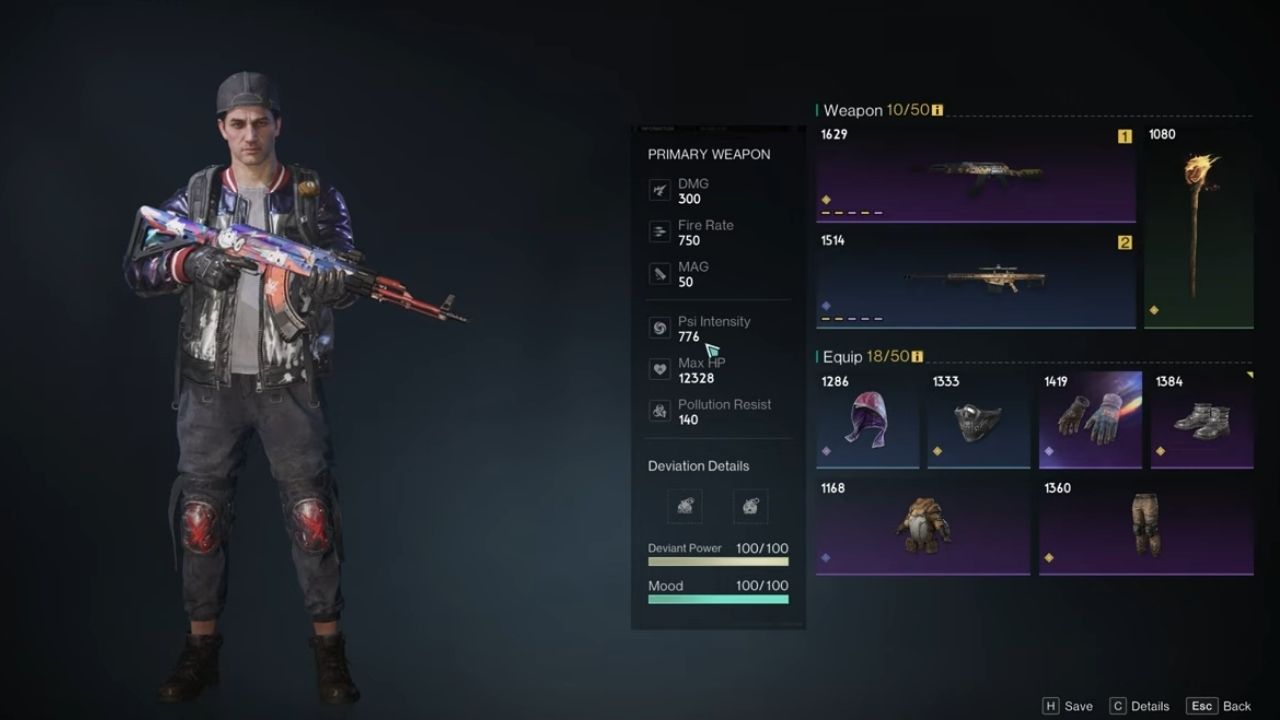Select the purple hood equipment slot

(867, 420)
